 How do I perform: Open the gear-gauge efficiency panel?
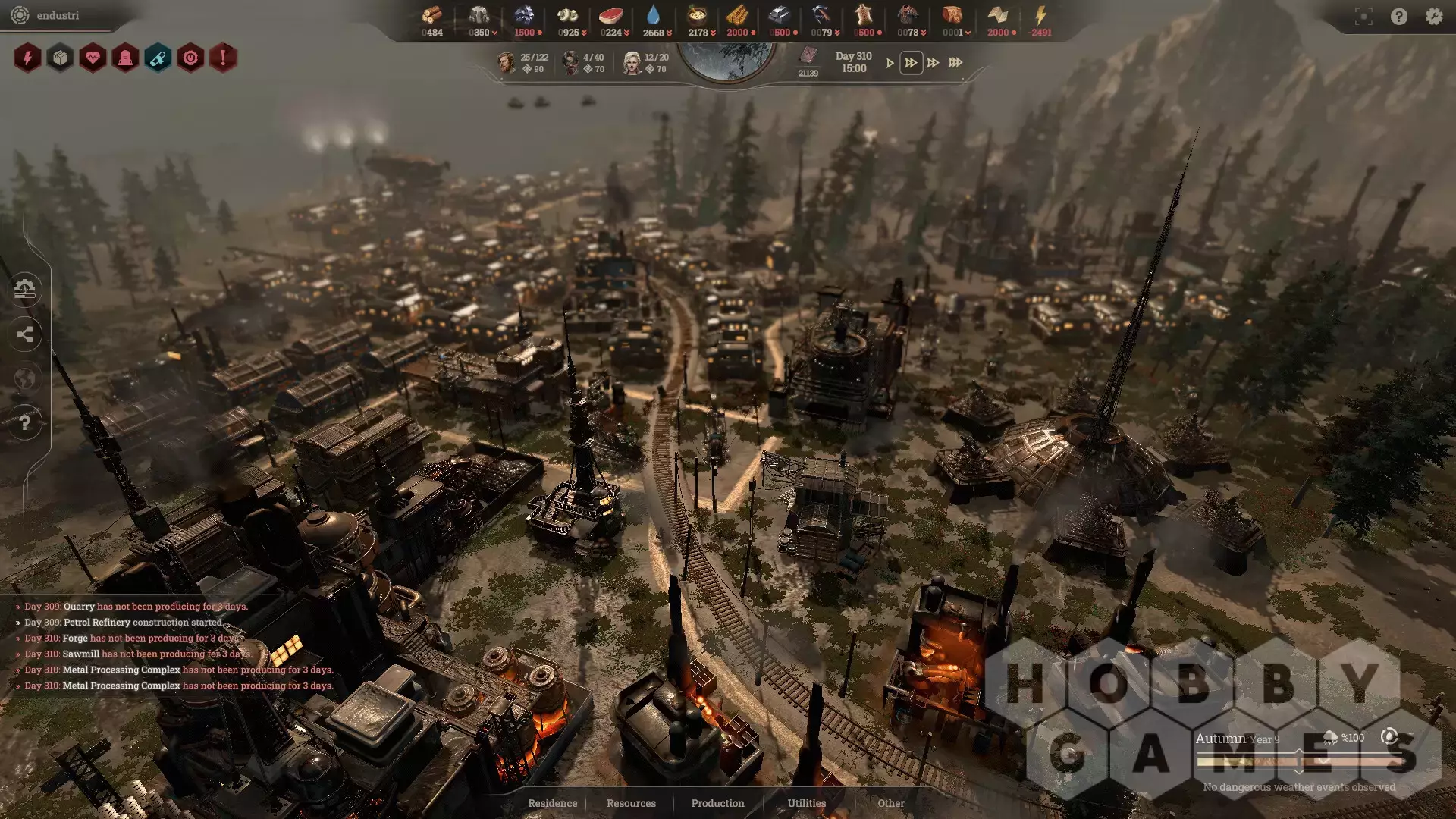pyautogui.click(x=190, y=58)
